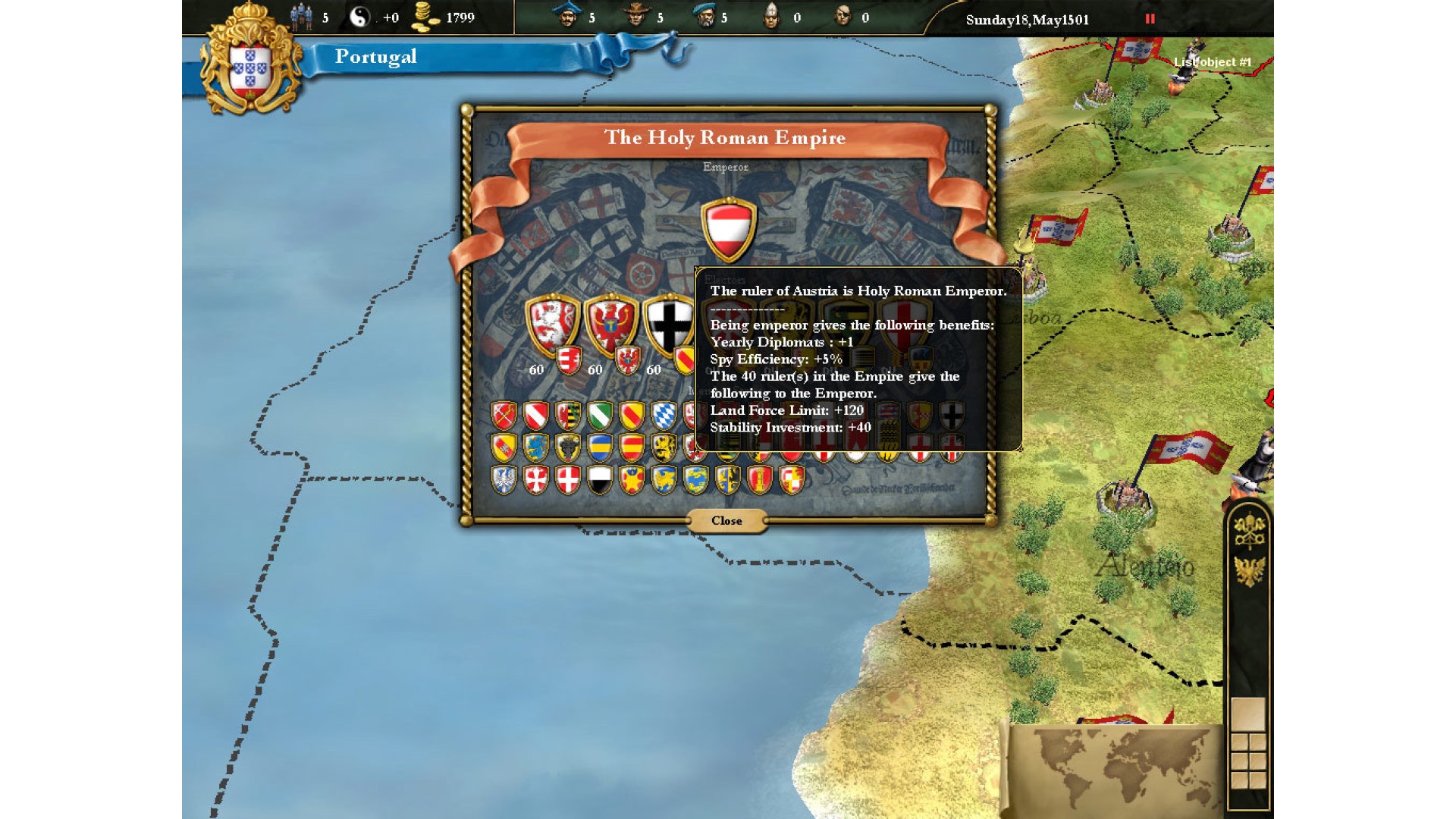Choose the crossed swords member shield
Viewport: 1456px width, 819px height.
click(x=504, y=416)
